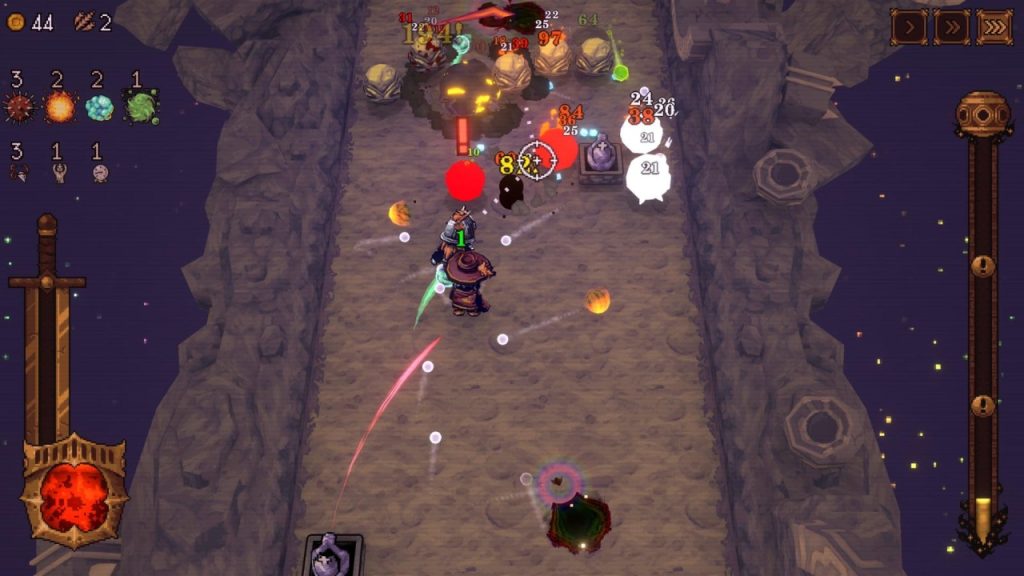Set game speed to double arrow fast
1024x576 pixels.
[x=951, y=27]
